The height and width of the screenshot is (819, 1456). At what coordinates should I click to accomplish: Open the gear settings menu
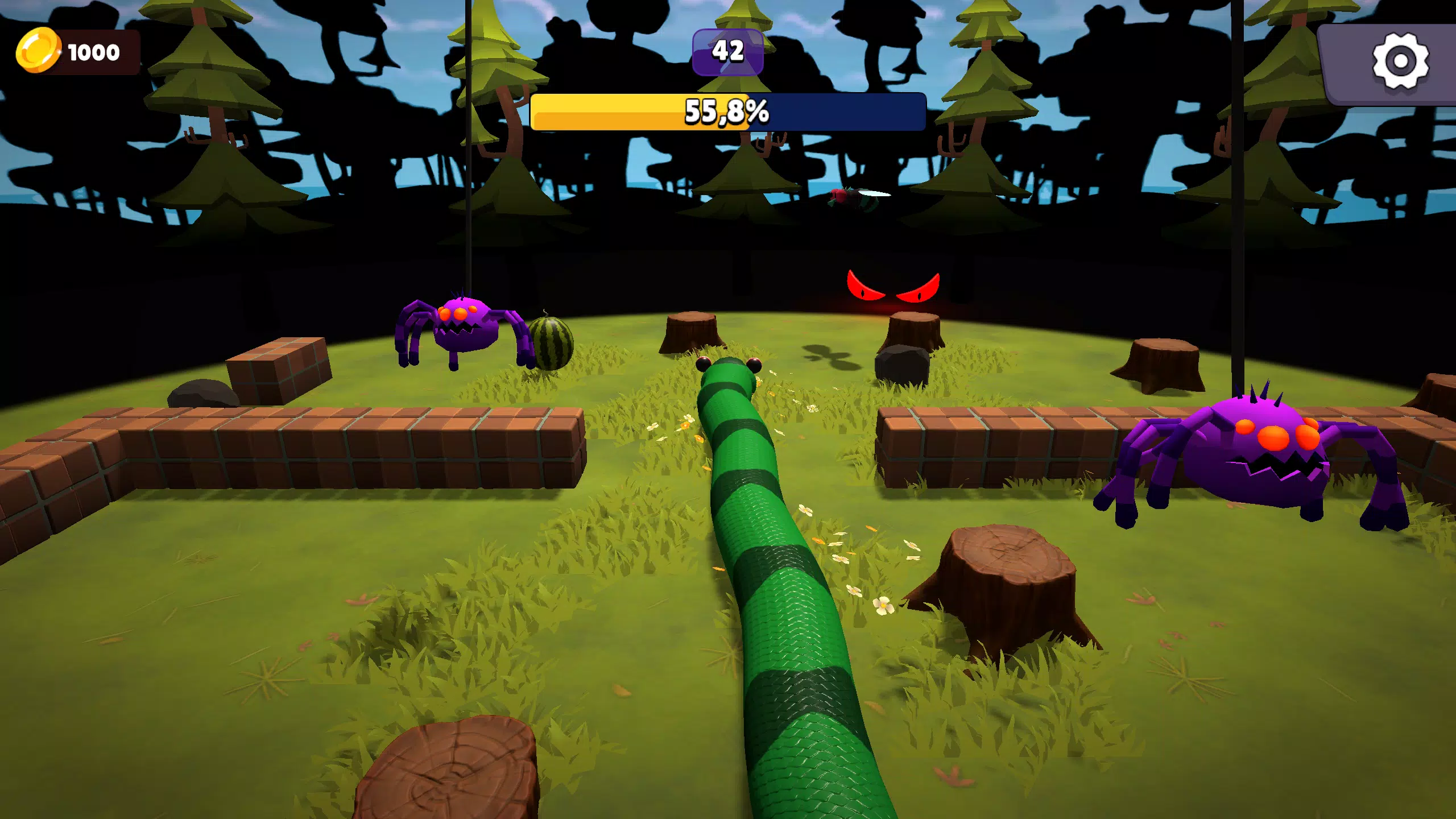(1400, 61)
